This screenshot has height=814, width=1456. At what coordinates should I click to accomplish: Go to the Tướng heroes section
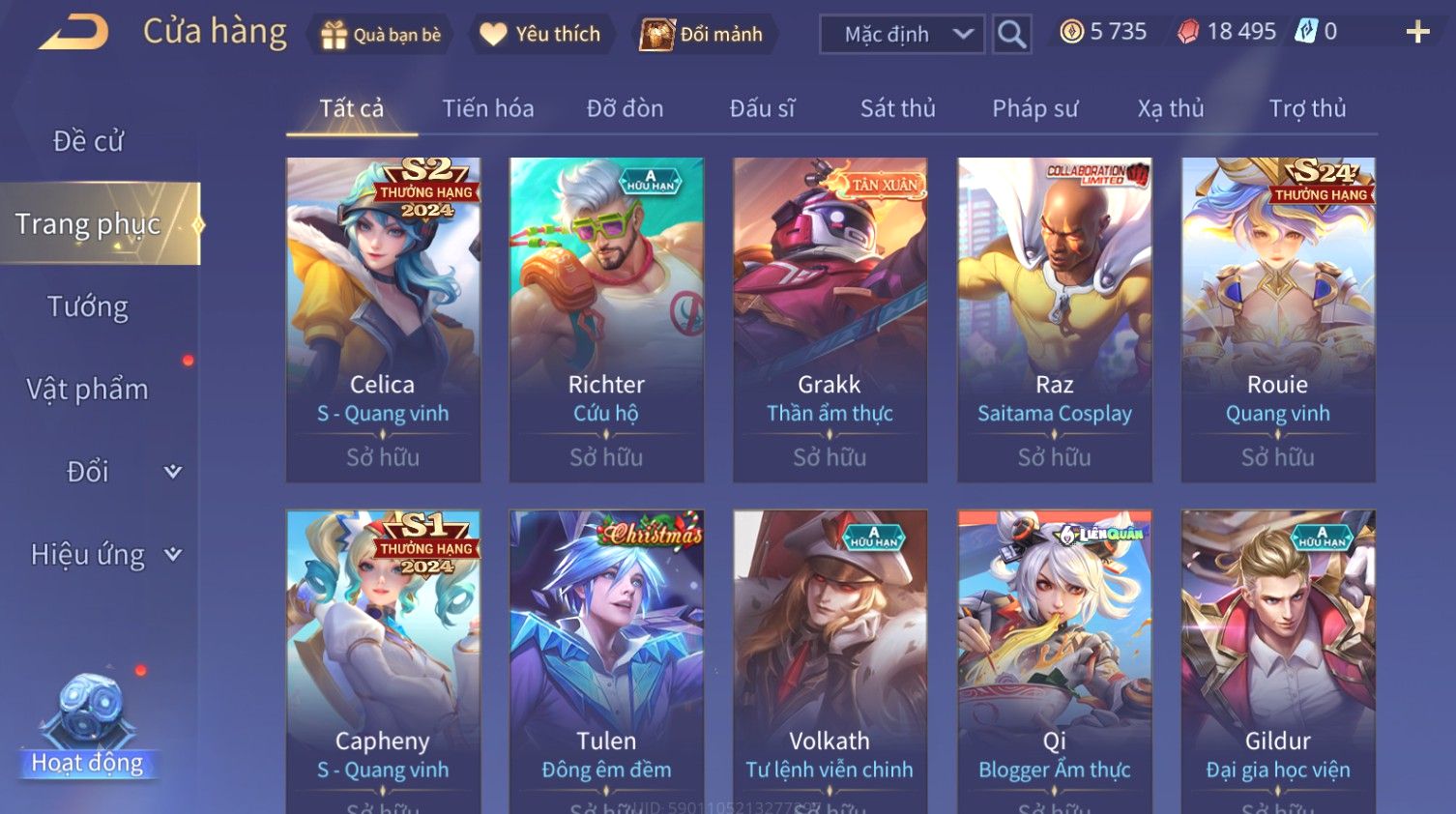pyautogui.click(x=88, y=306)
